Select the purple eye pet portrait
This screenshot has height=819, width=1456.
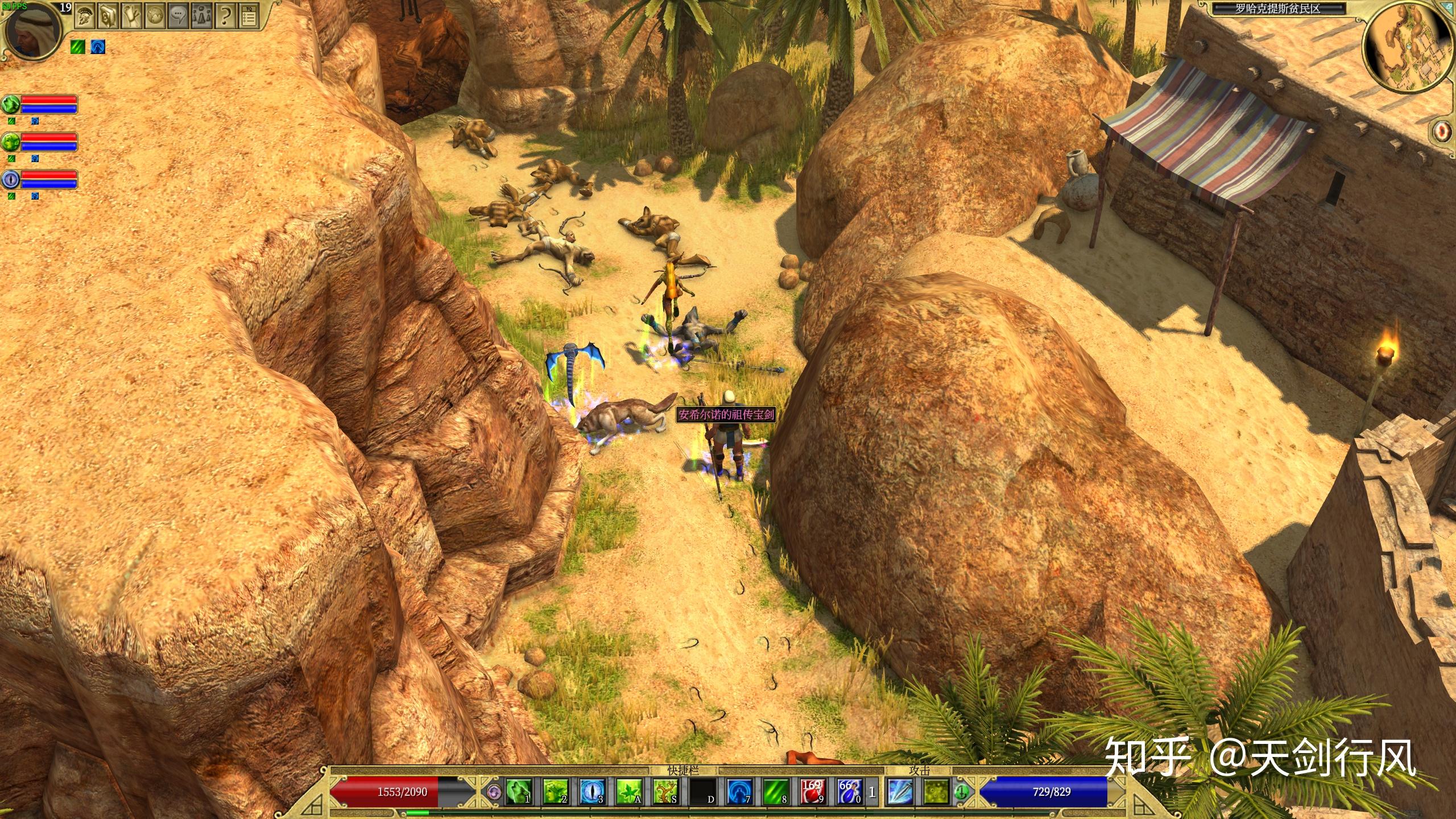(11, 180)
